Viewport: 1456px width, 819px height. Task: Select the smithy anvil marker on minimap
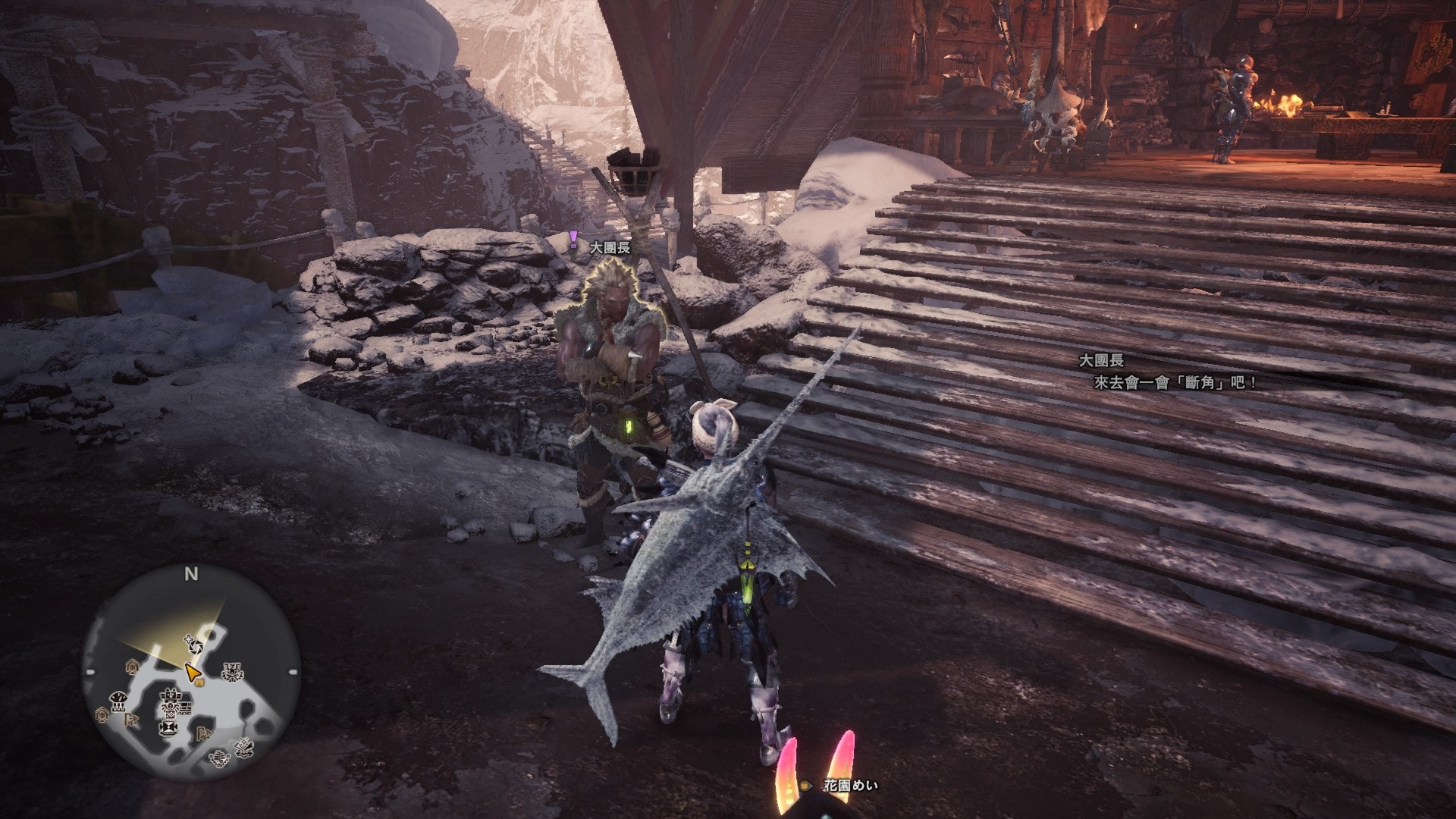[x=168, y=728]
